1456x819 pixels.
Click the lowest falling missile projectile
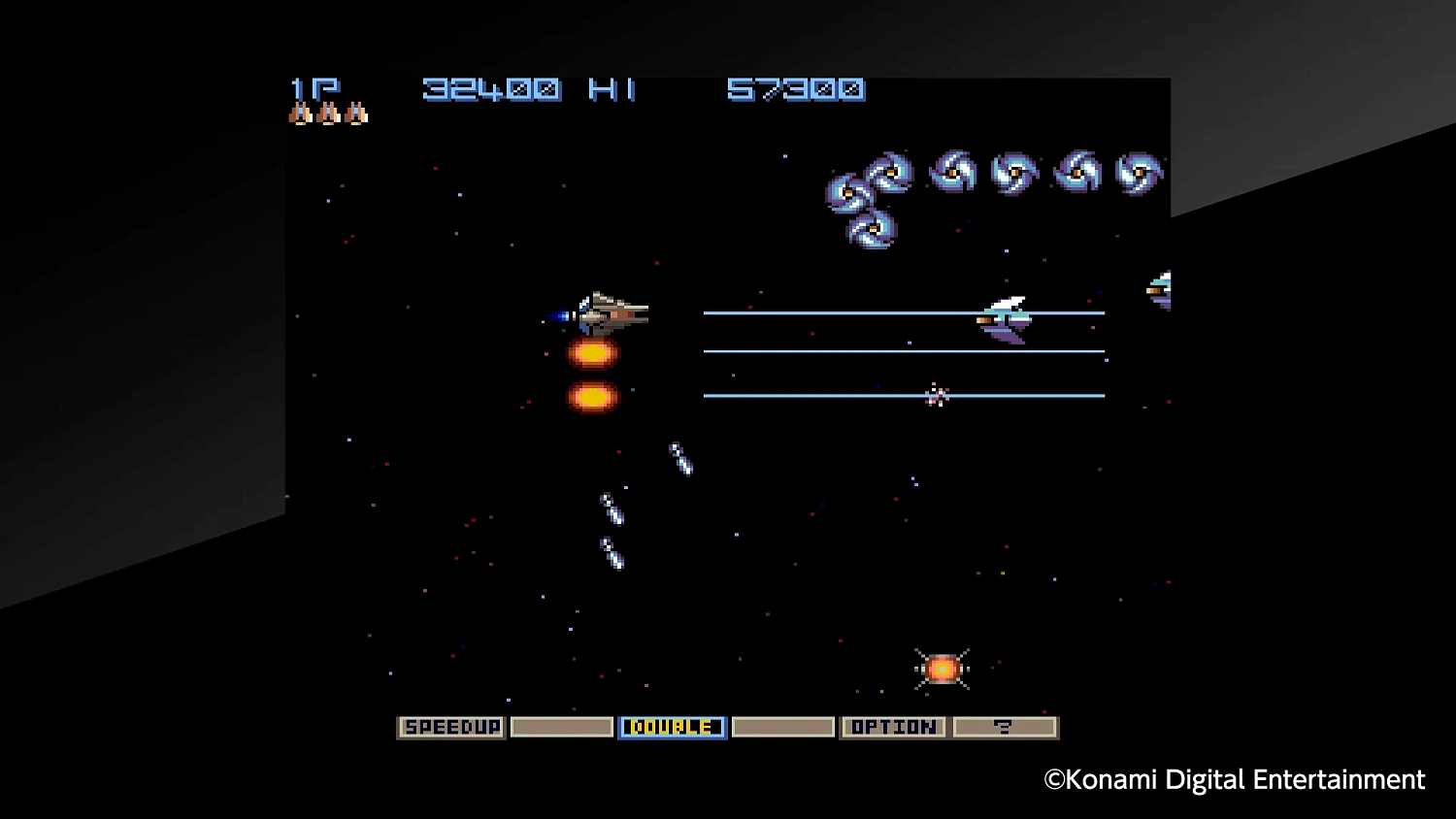613,553
